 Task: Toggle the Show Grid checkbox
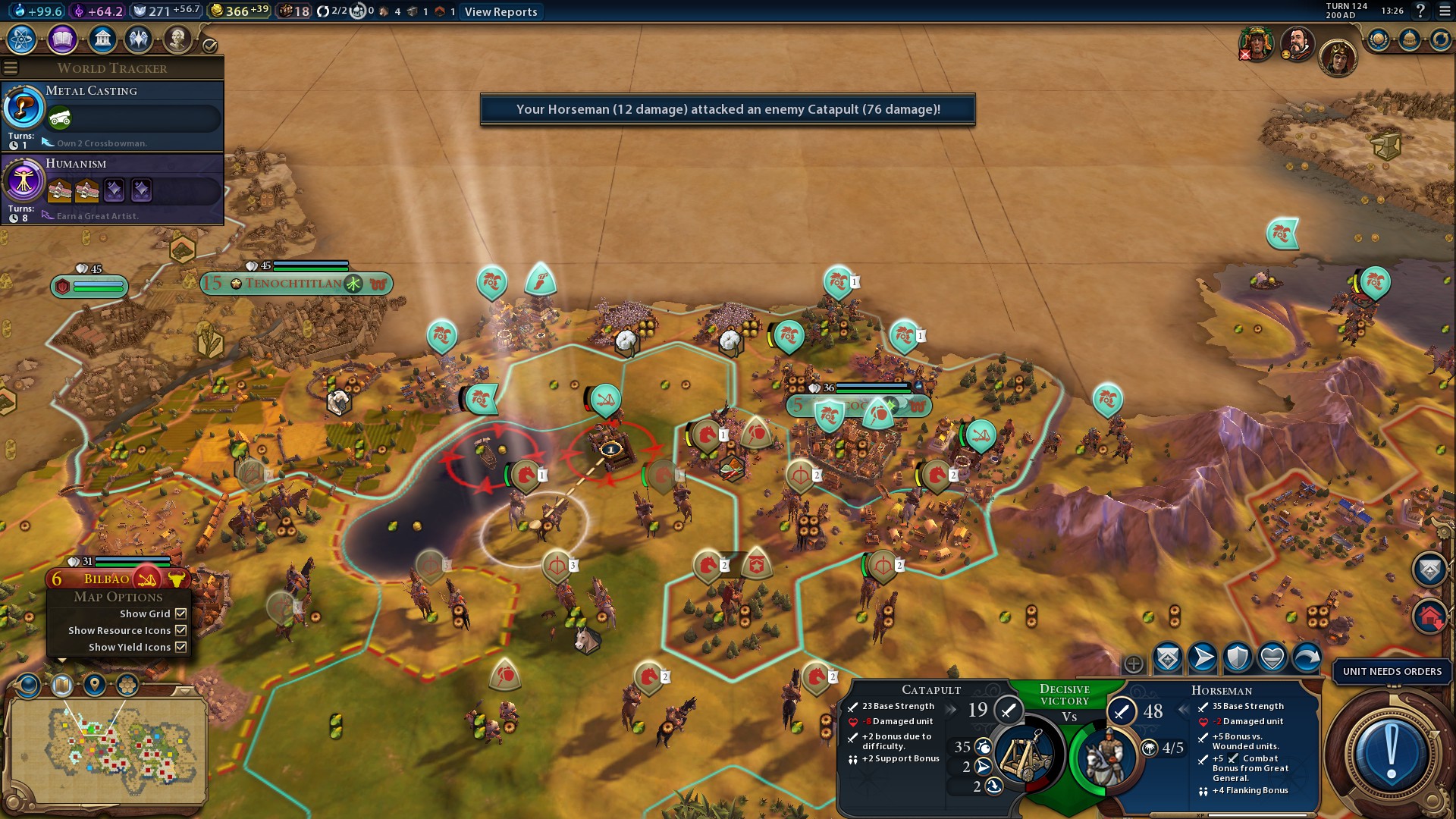coord(181,613)
